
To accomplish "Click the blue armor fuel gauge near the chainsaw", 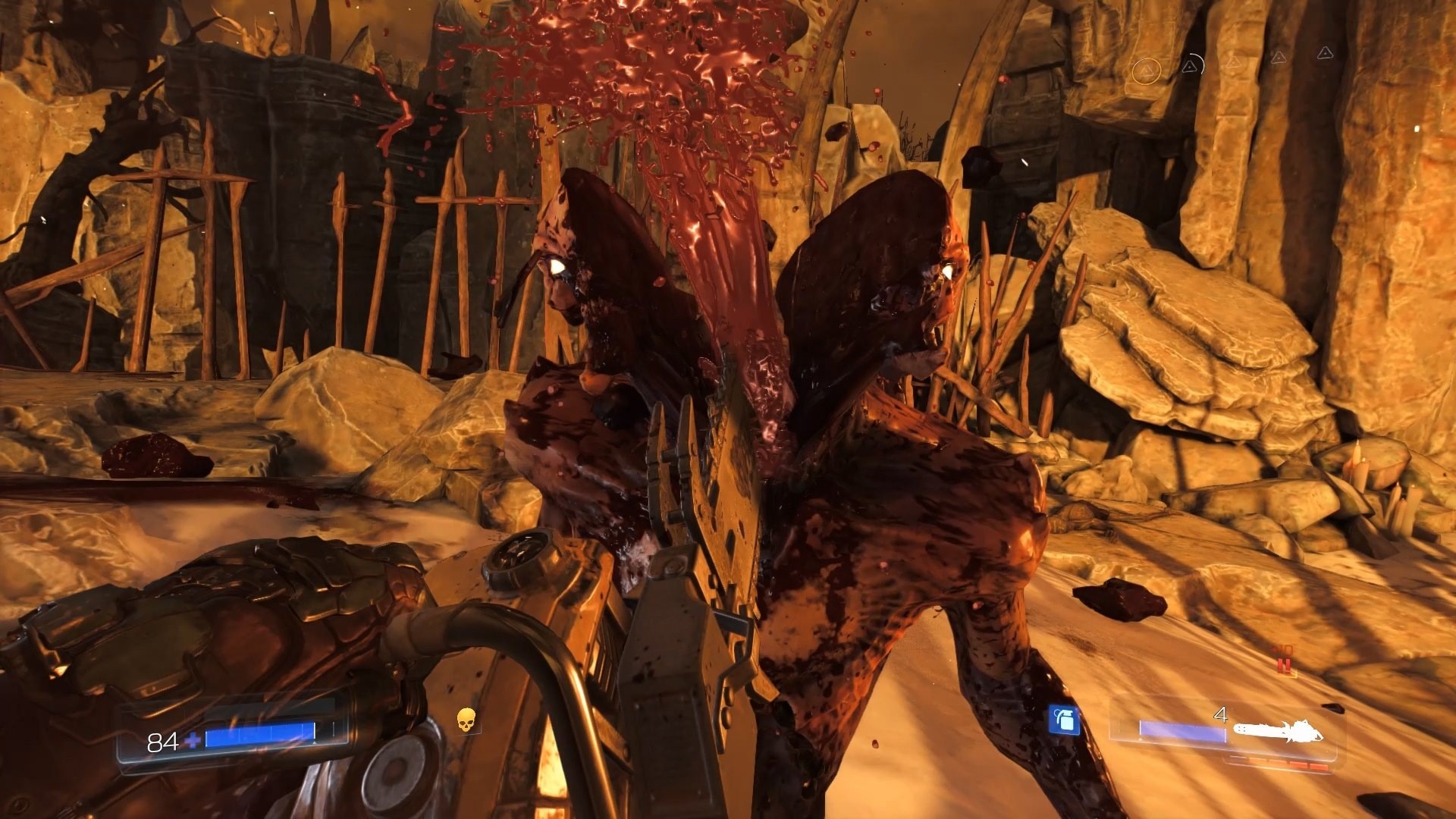I will click(1182, 731).
